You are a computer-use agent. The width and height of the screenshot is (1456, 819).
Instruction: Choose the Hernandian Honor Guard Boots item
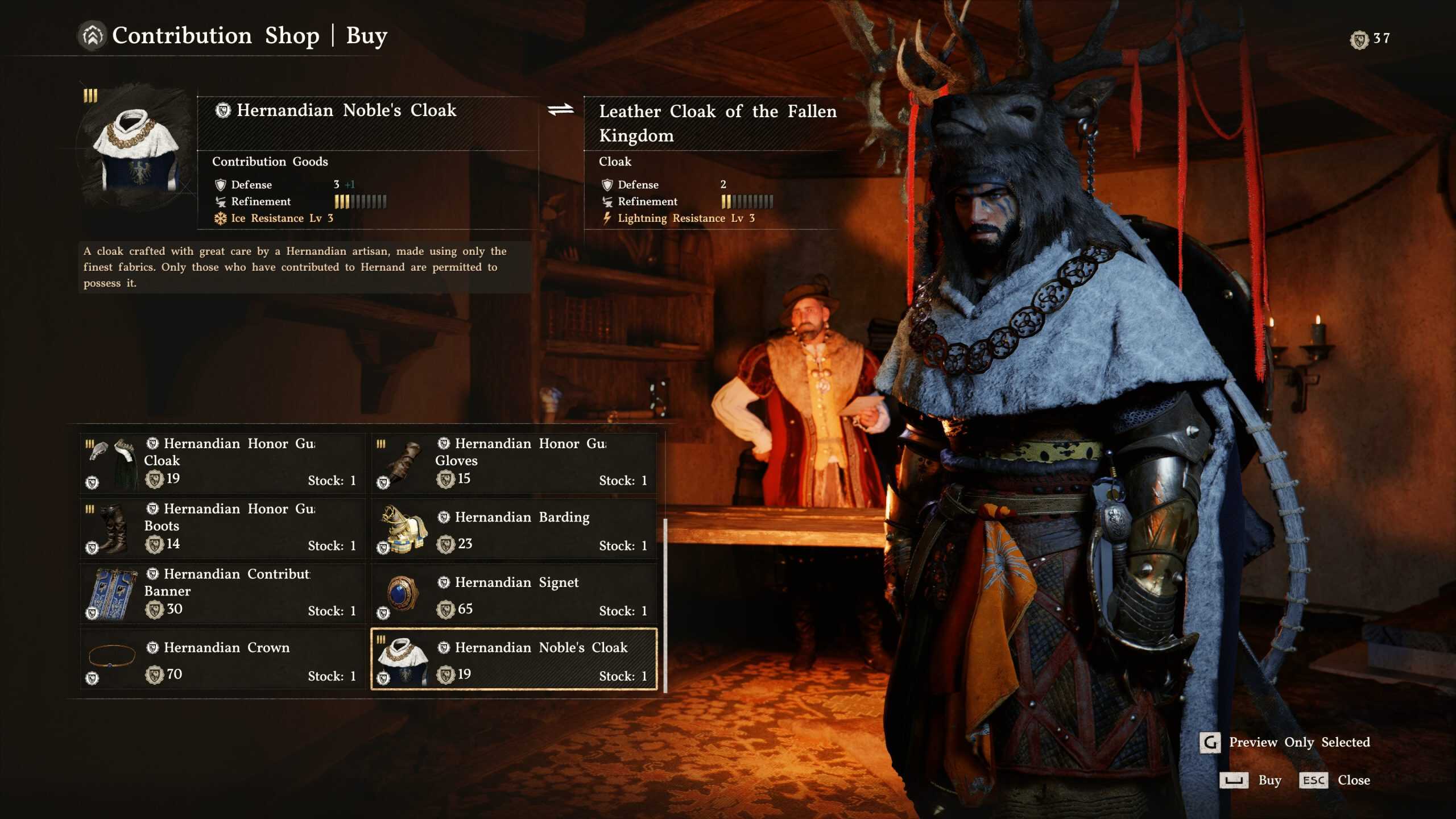tap(222, 528)
